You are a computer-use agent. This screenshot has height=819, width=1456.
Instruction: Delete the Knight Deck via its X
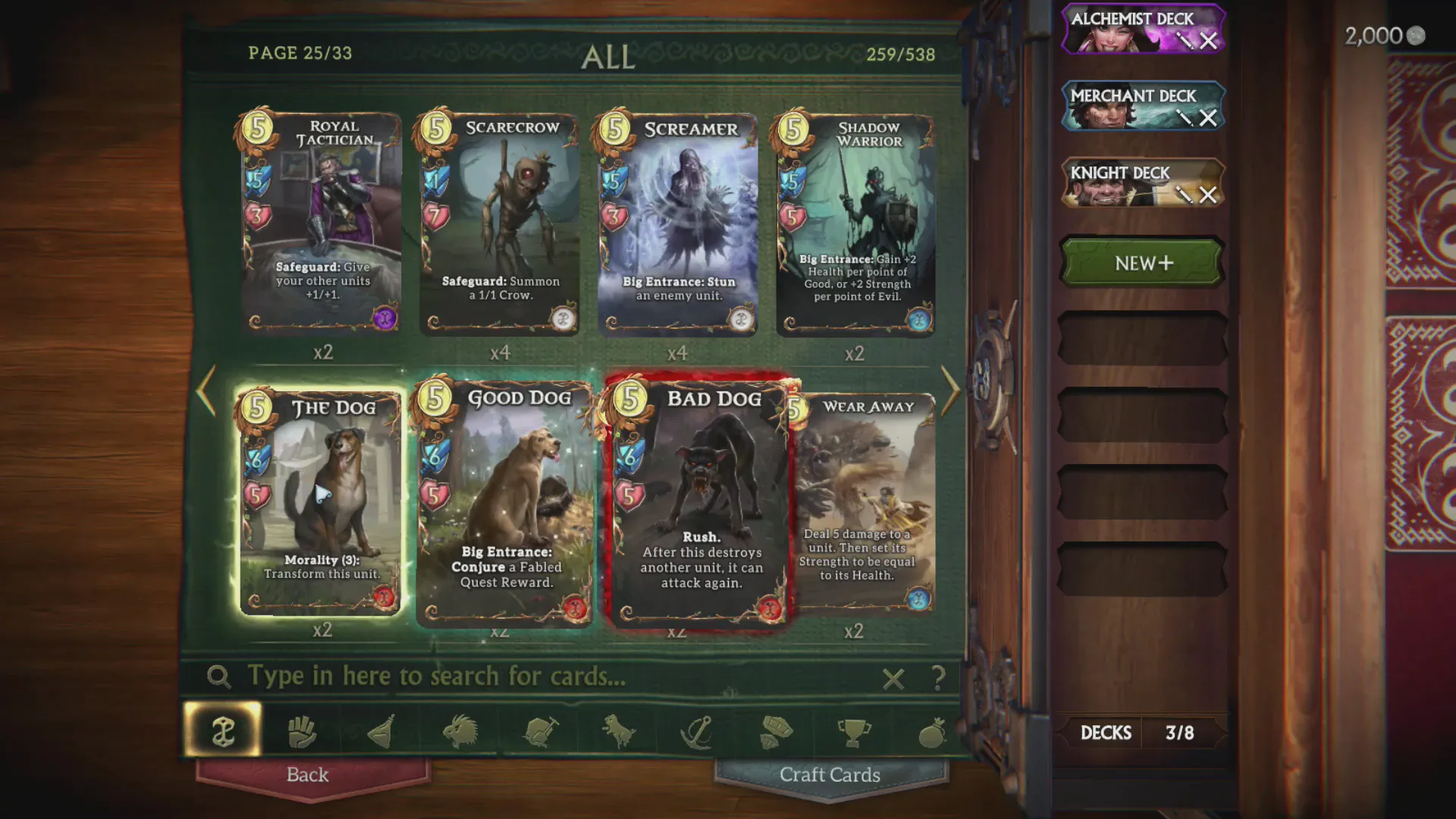tap(1209, 196)
